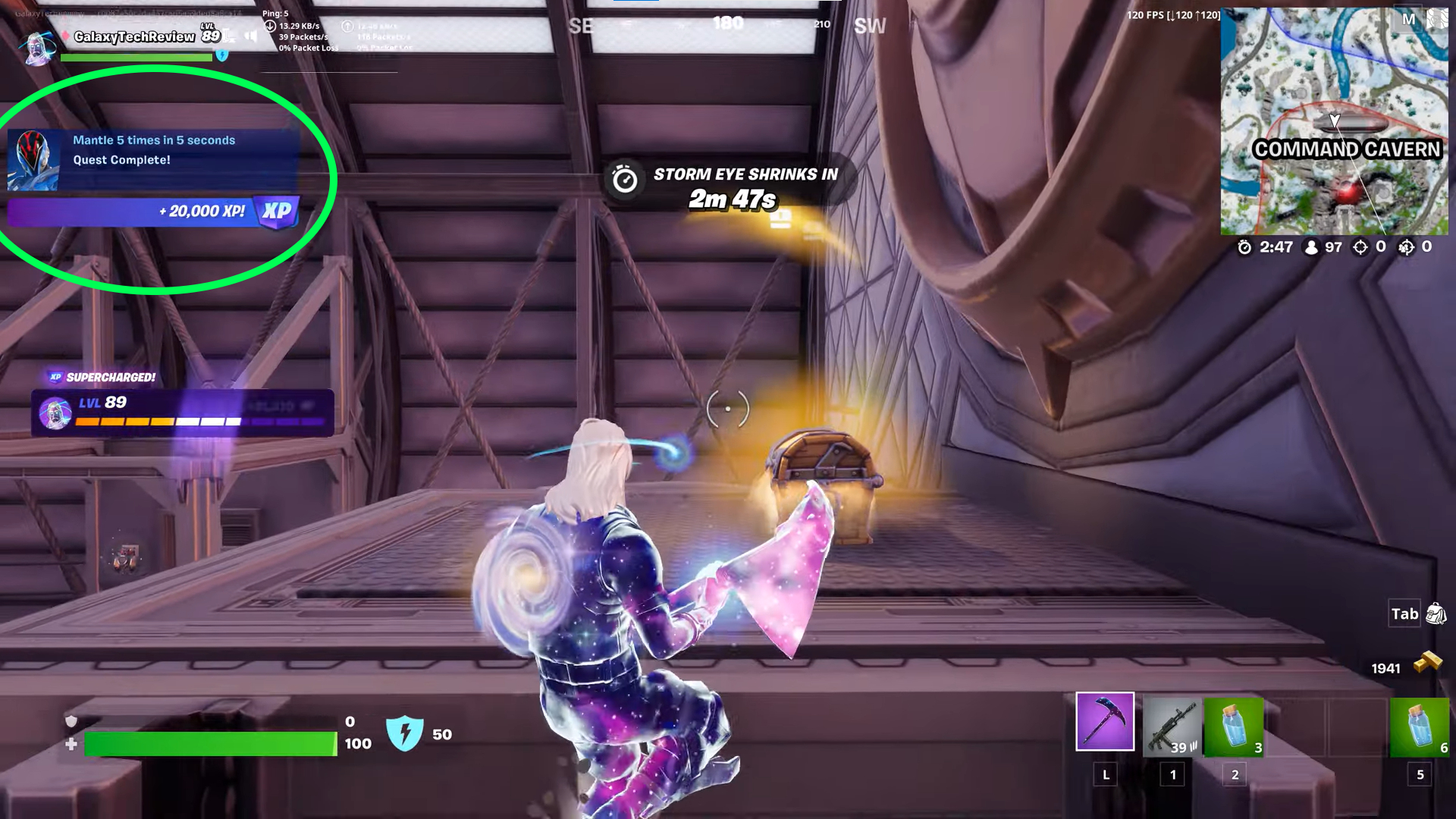Image resolution: width=1456 pixels, height=819 pixels.
Task: Open inventory using the Tab label
Action: tap(1404, 614)
